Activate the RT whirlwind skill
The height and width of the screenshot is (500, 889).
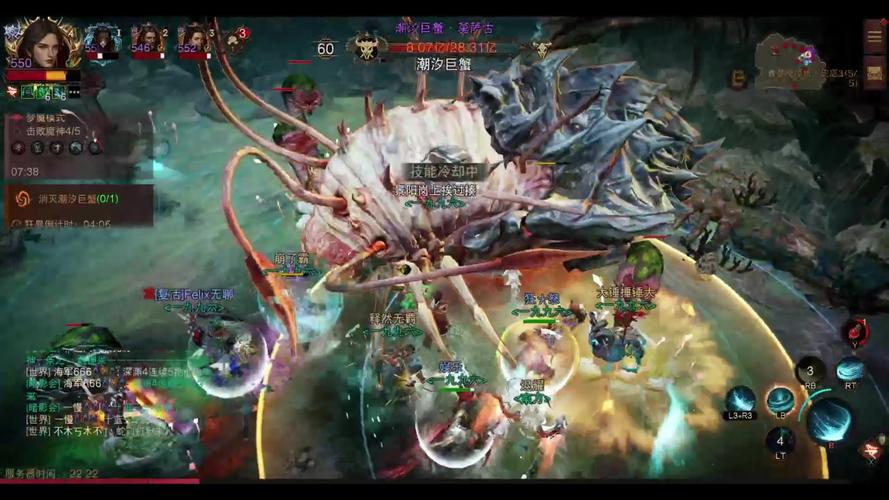[x=850, y=371]
